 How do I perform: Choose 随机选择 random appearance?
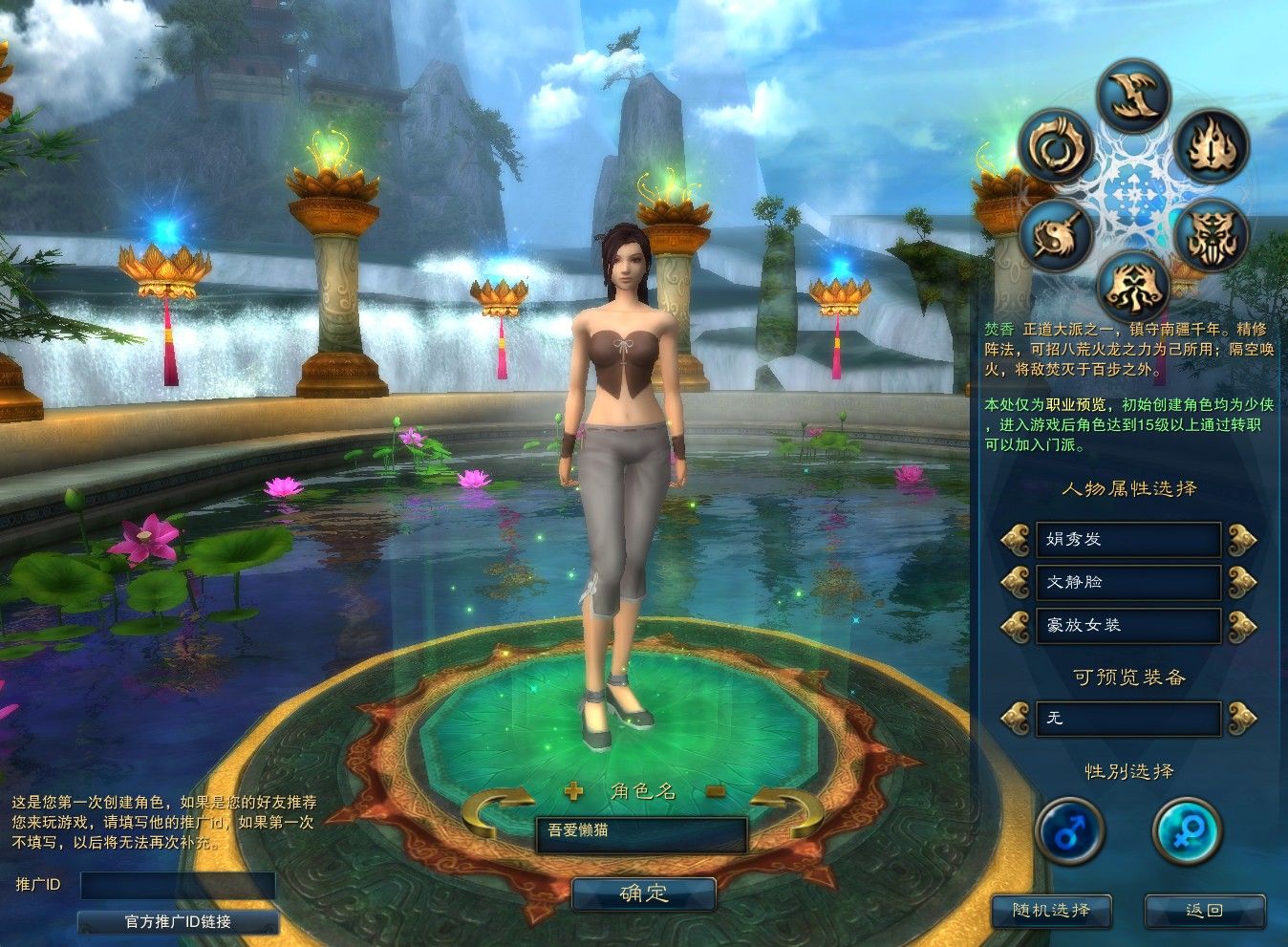(x=1051, y=910)
